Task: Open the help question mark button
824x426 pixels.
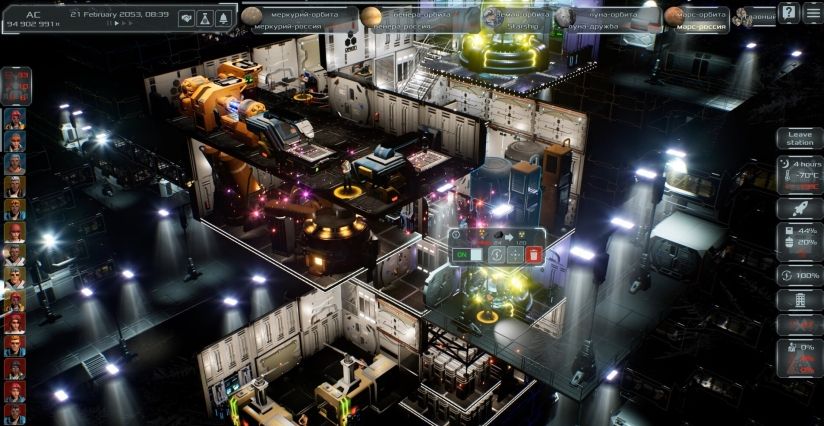Action: click(x=789, y=12)
